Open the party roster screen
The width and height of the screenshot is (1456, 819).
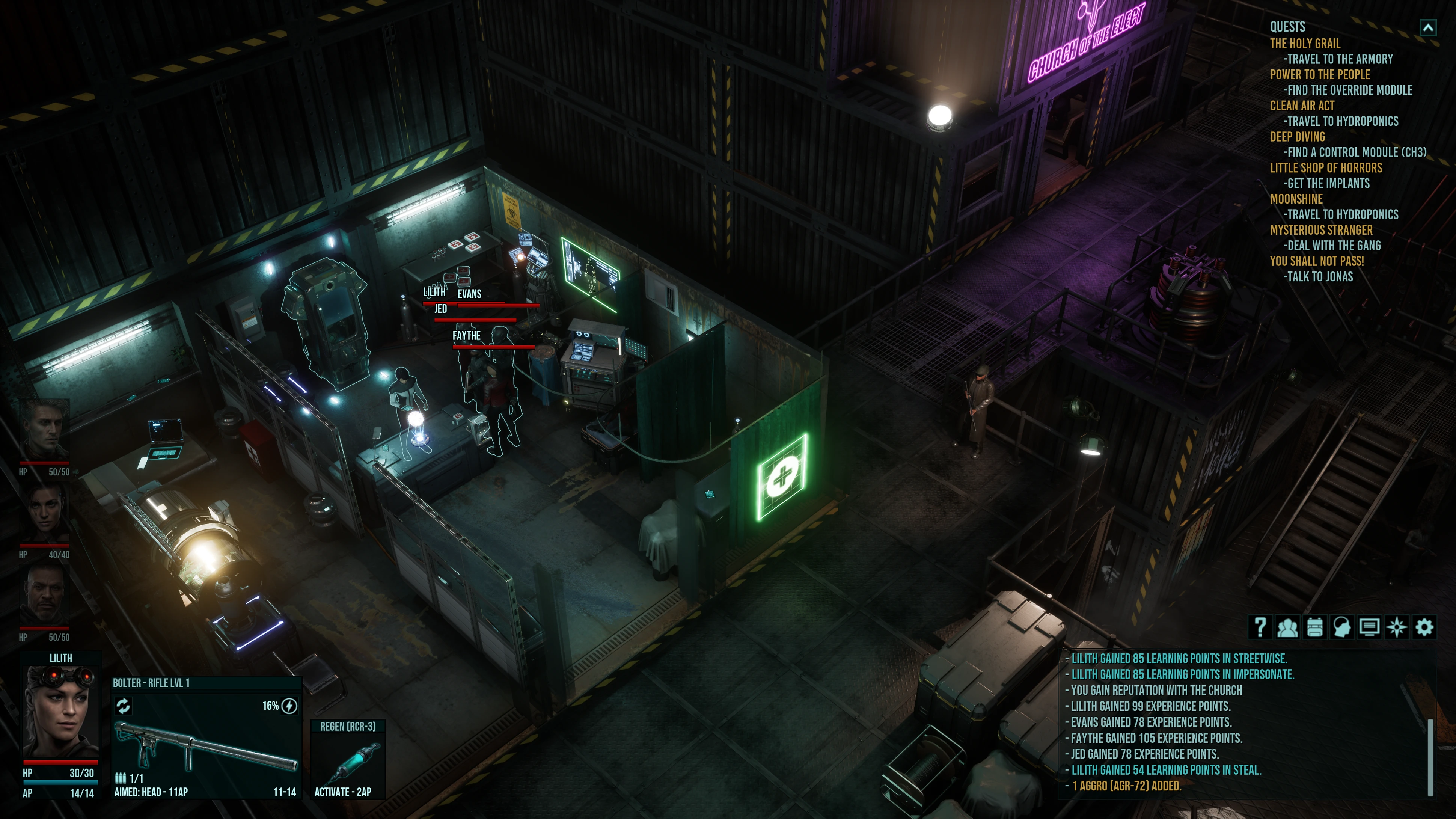(x=1287, y=627)
